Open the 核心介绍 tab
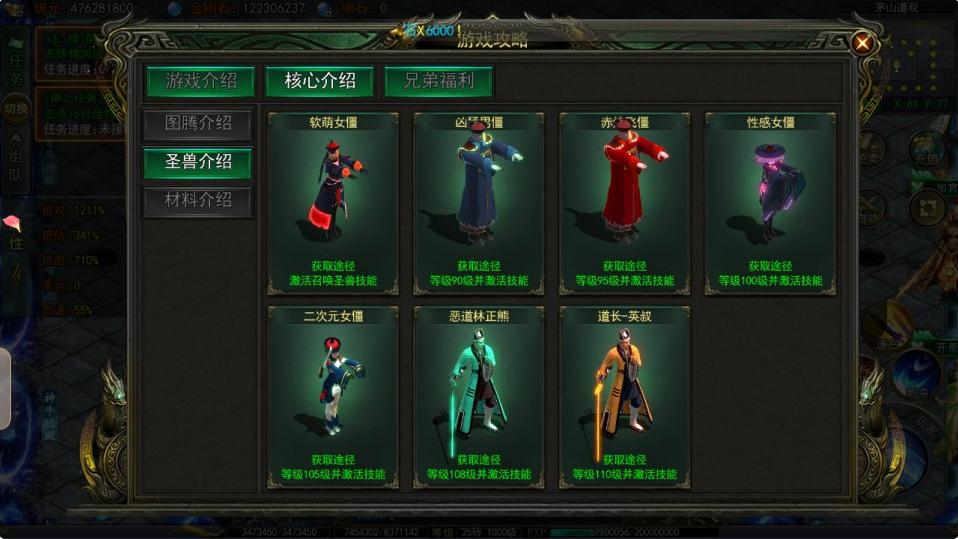958x539 pixels. click(x=320, y=81)
